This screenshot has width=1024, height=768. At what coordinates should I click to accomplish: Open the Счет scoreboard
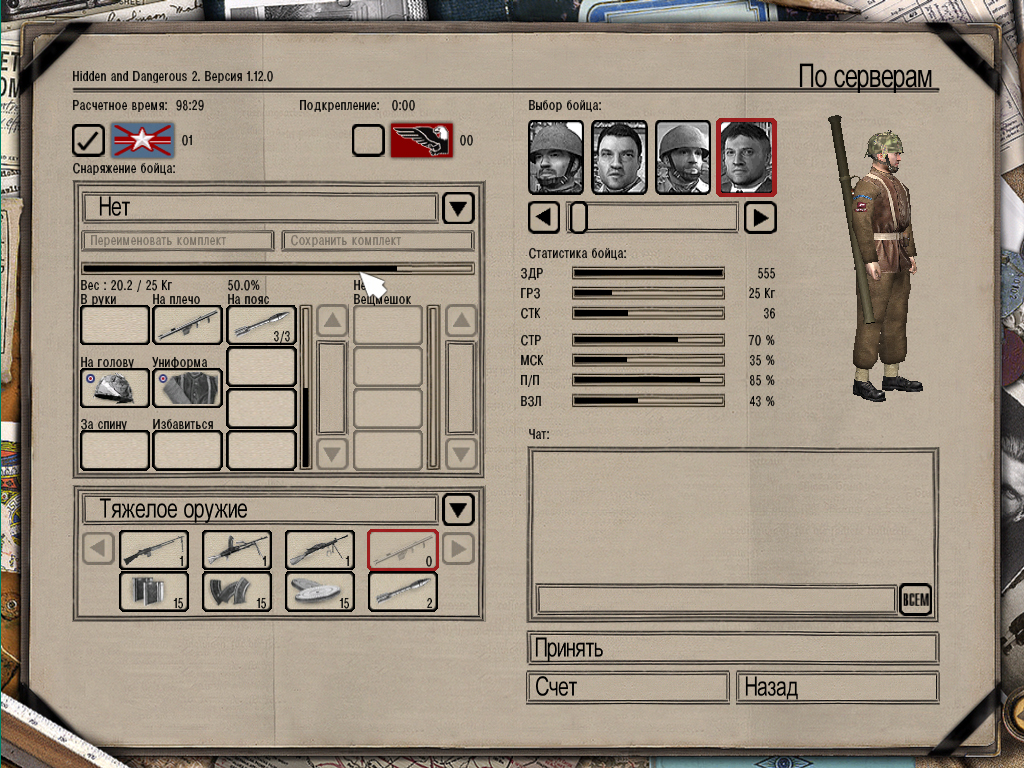pos(627,688)
